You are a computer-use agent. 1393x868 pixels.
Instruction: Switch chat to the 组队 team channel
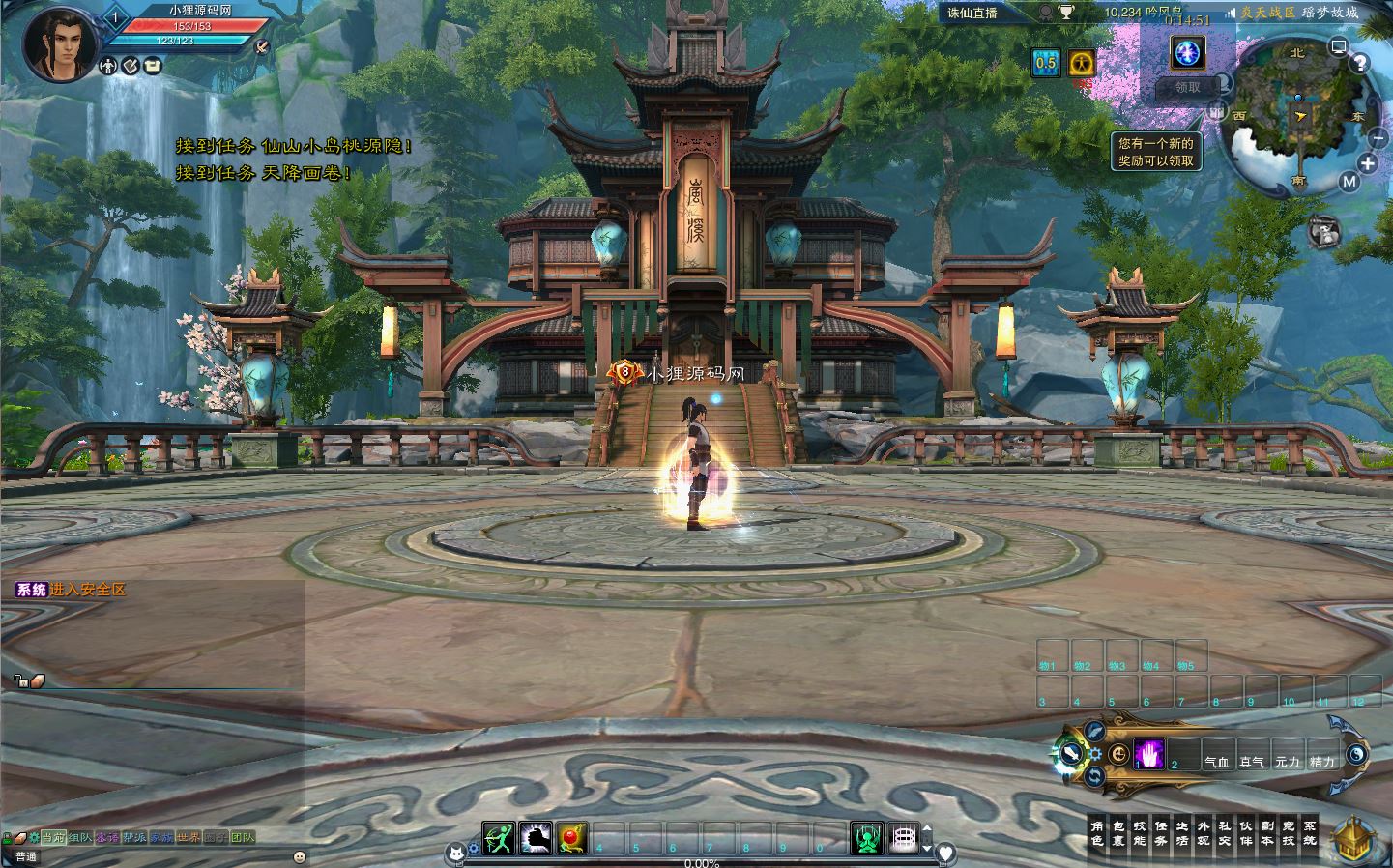click(x=80, y=837)
